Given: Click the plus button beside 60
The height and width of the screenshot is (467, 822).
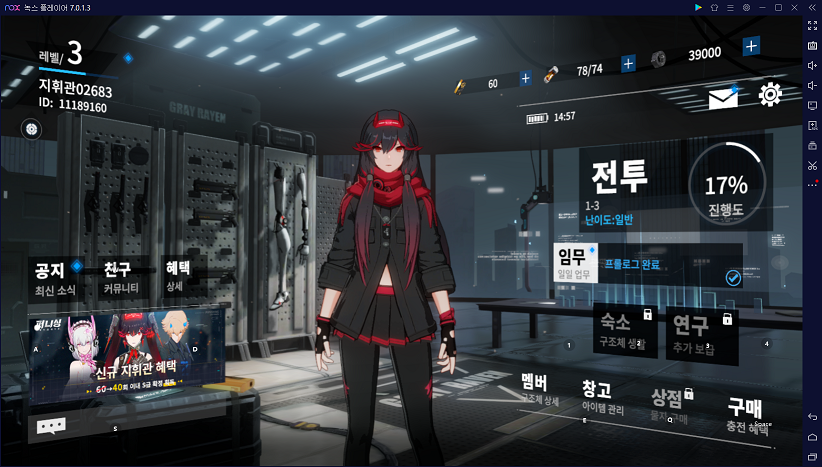Looking at the screenshot, I should tap(526, 78).
